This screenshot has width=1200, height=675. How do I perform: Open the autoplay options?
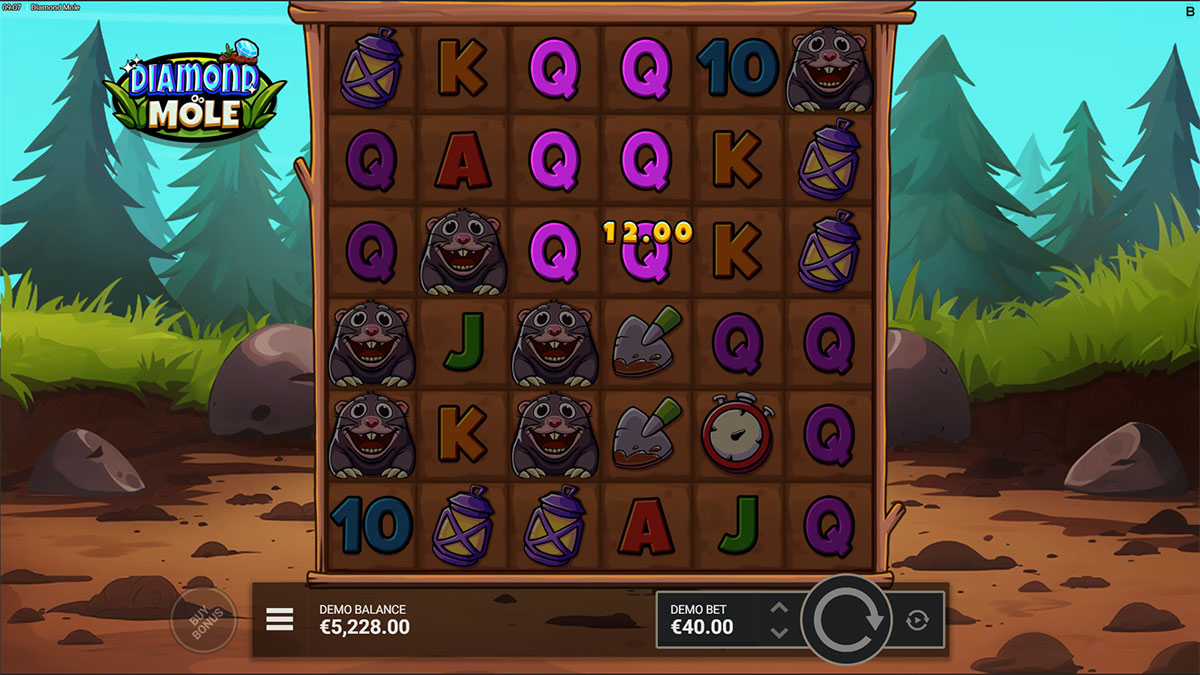[917, 620]
